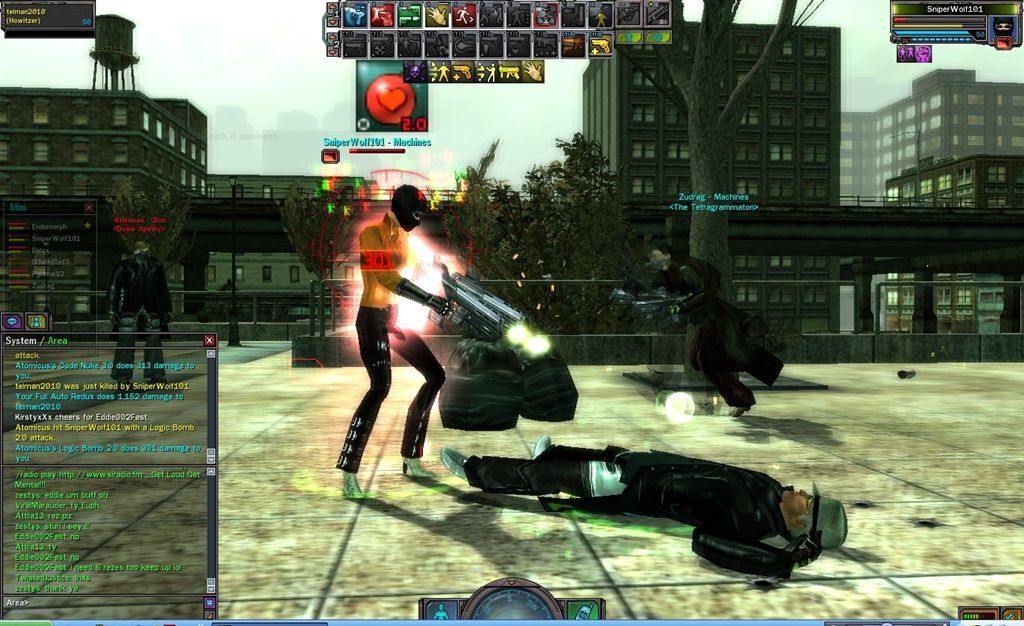Viewport: 1024px width, 626px height.
Task: Use the orange dual-pistols hotbar ability
Action: pos(573,45)
